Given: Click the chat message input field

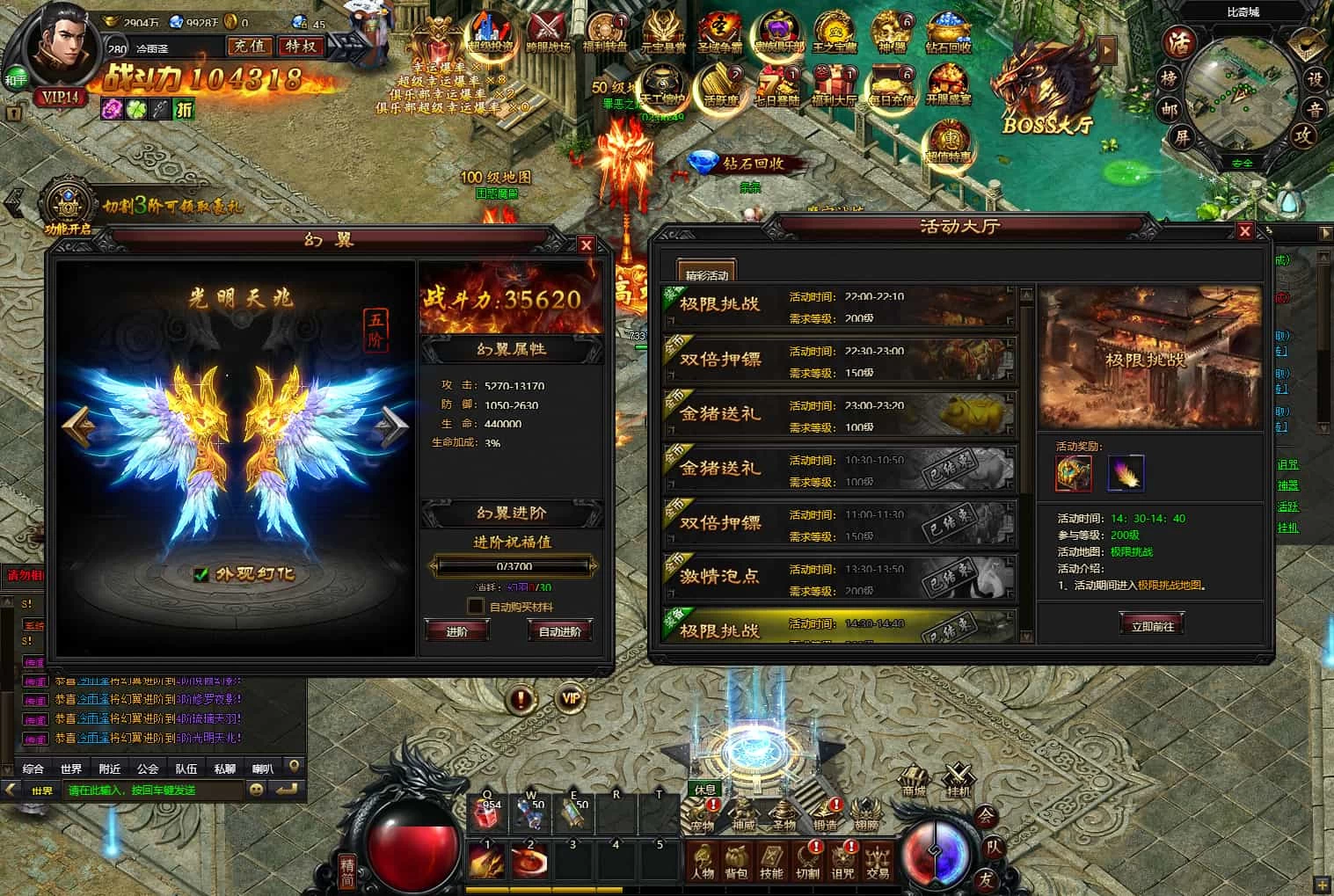Looking at the screenshot, I should (154, 790).
